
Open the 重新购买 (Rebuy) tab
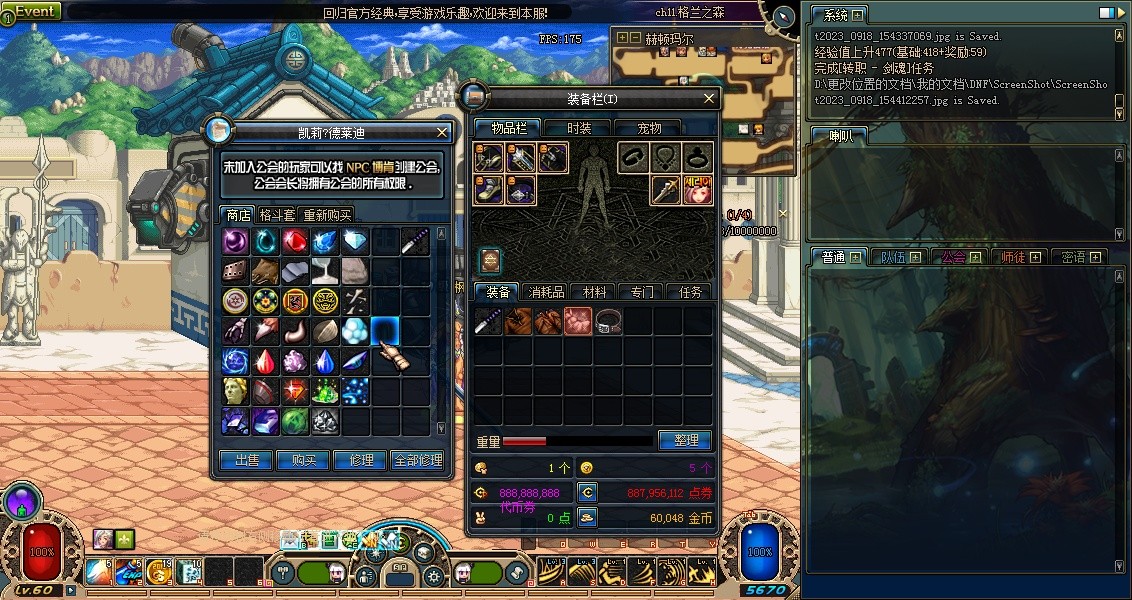point(327,215)
